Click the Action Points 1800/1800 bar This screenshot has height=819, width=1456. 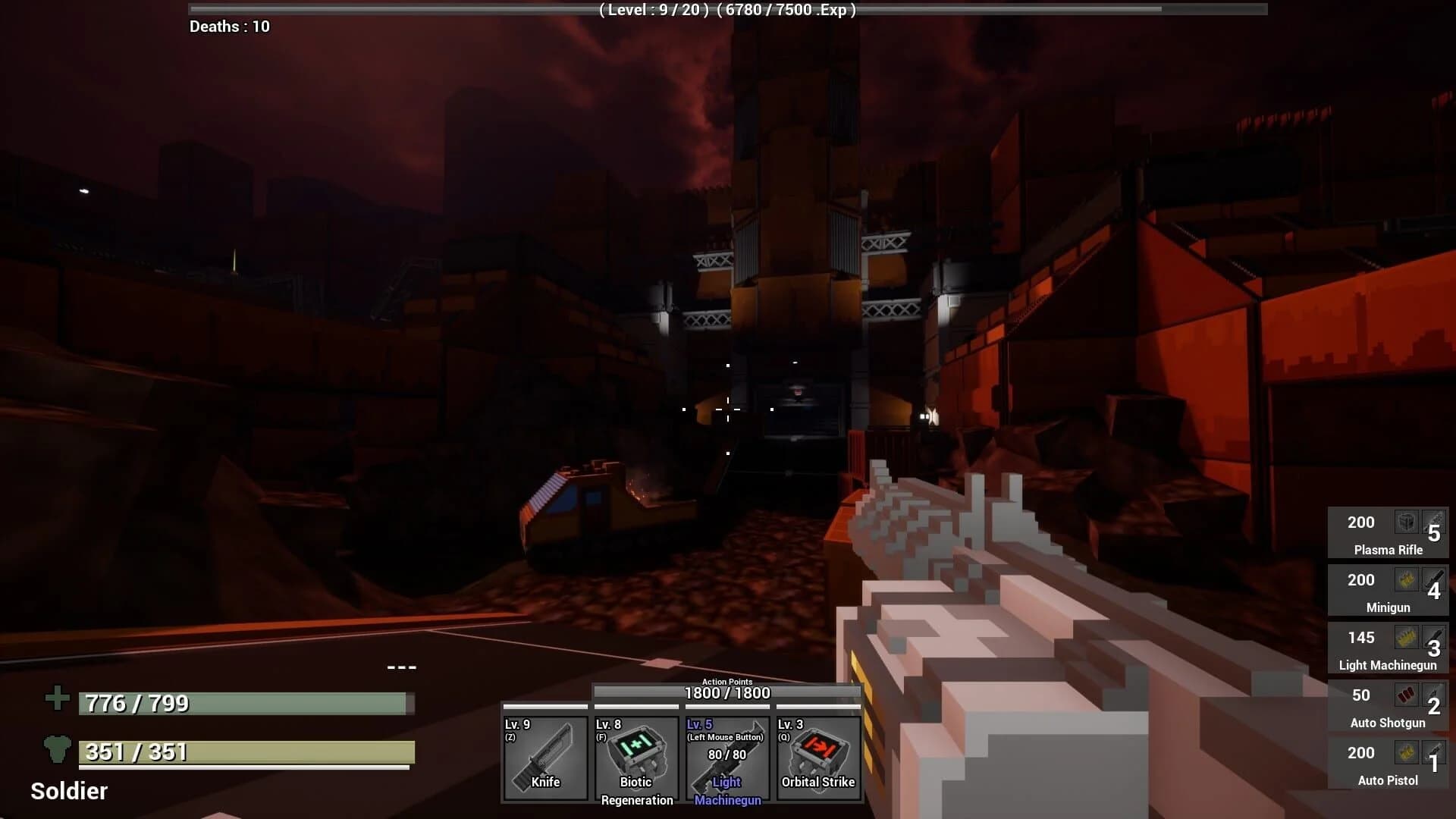click(728, 692)
